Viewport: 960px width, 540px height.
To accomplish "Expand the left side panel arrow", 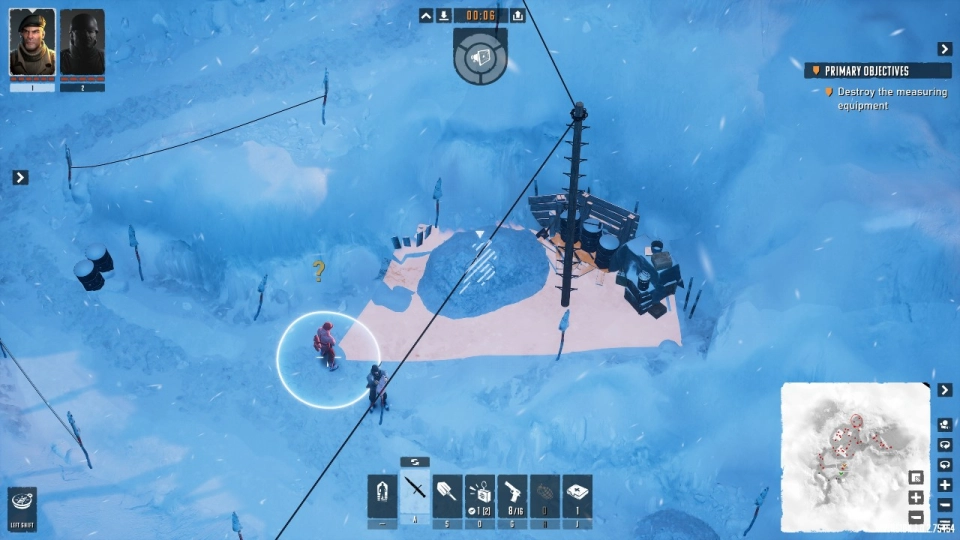I will pos(20,177).
